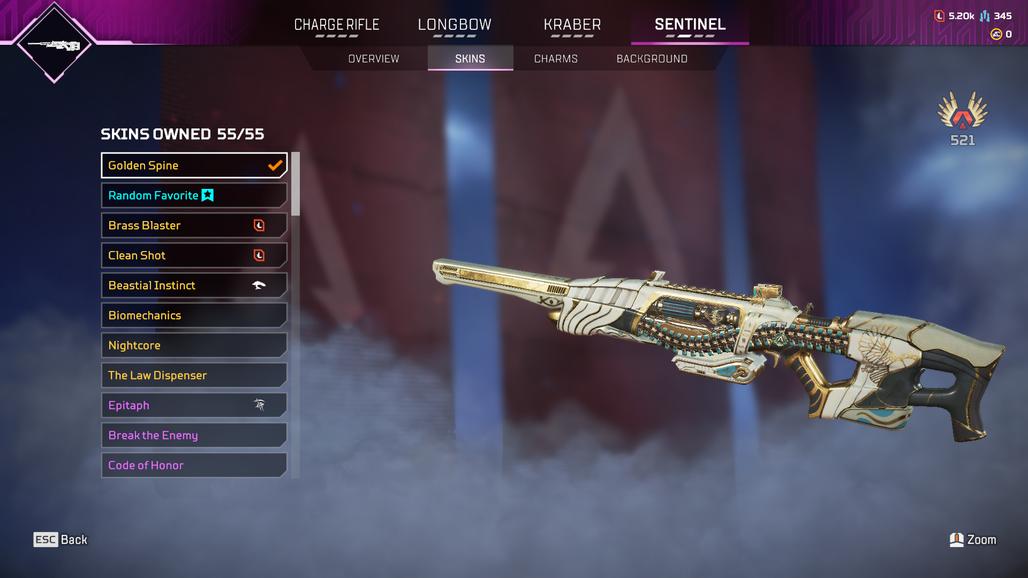Choose the Sentinel weapon tab
Screen dimensions: 1028x578
pyautogui.click(x=690, y=25)
